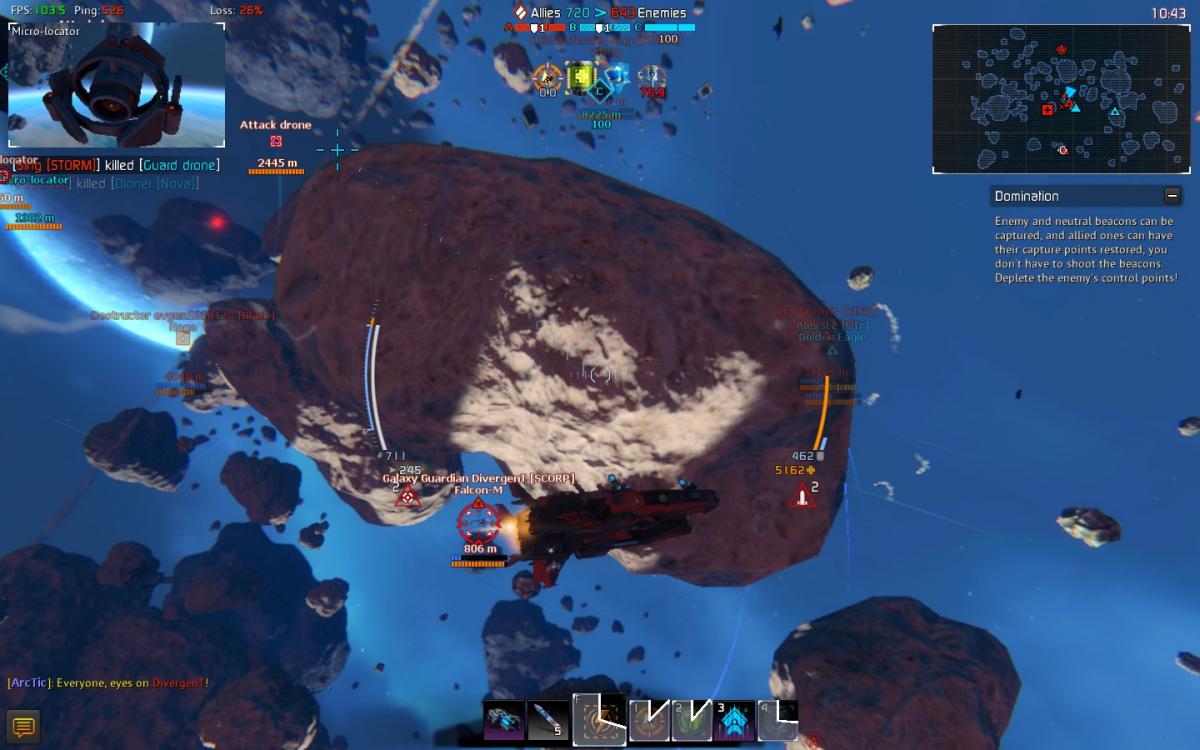1200x750 pixels.
Task: Select the green battery buff icon
Action: tap(580, 77)
